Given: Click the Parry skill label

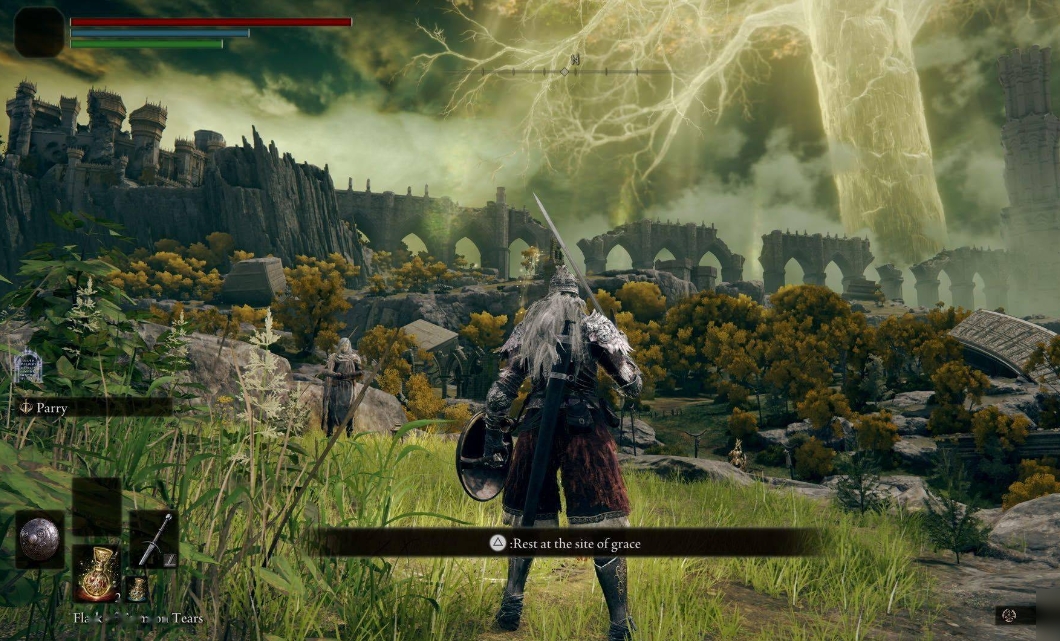Looking at the screenshot, I should [x=52, y=408].
